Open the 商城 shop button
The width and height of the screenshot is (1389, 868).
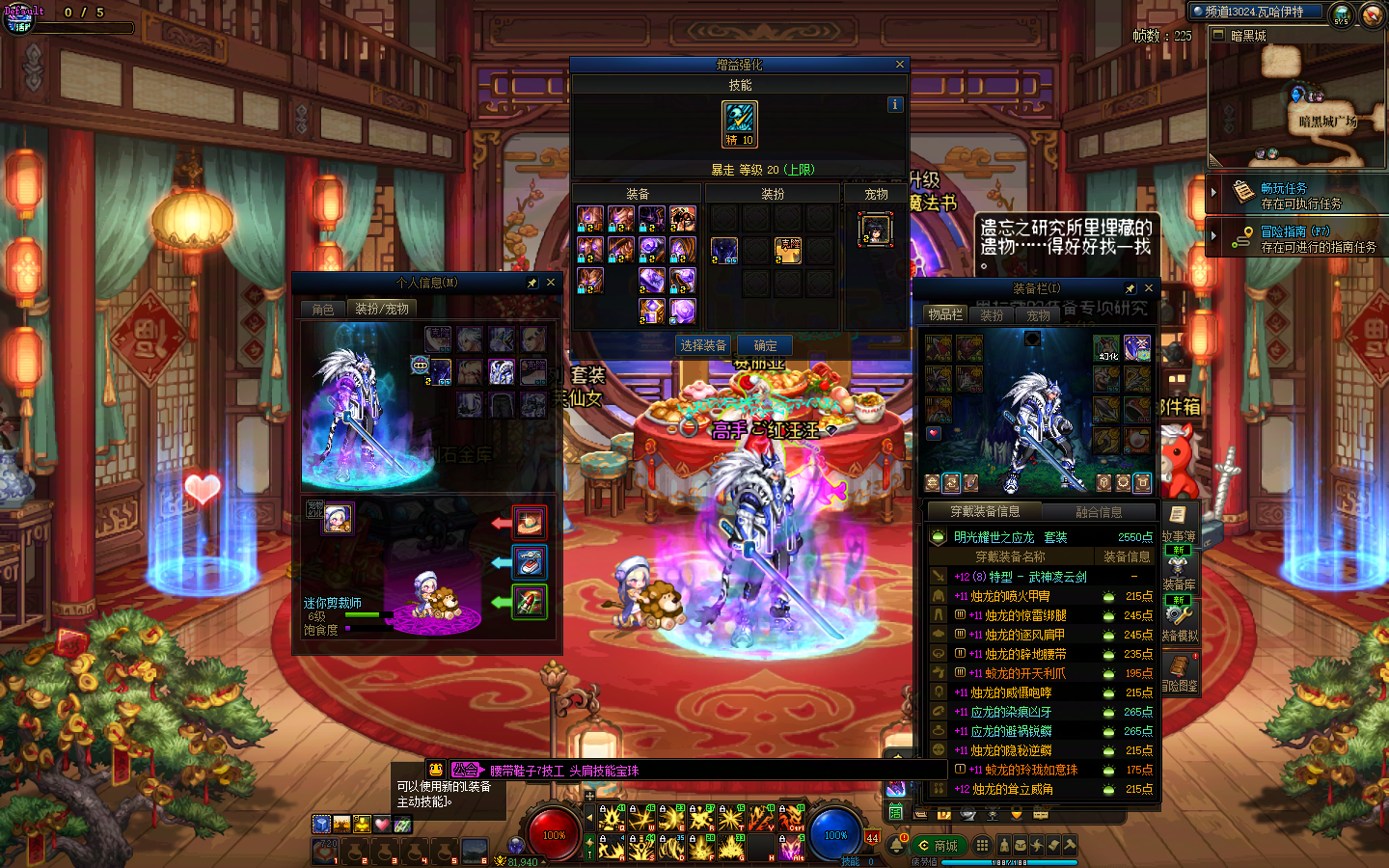939,846
